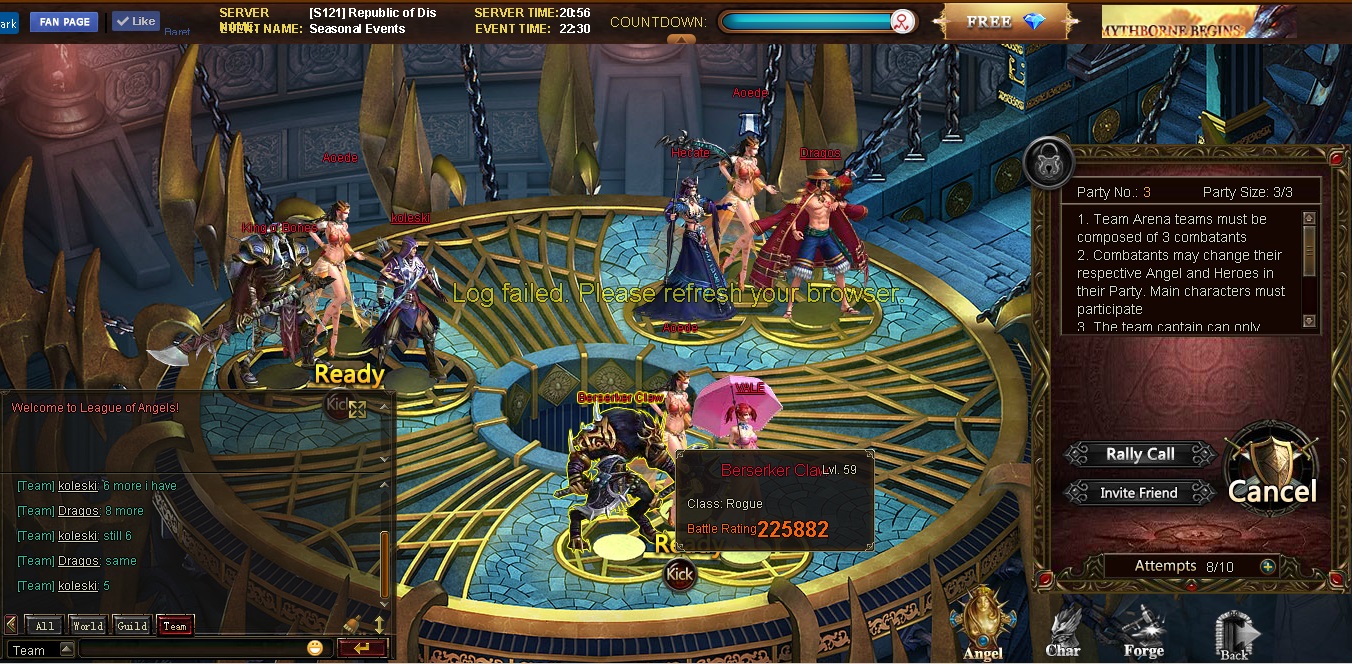This screenshot has height=664, width=1352.
Task: Open the chat emoji smiley picker
Action: [x=316, y=648]
